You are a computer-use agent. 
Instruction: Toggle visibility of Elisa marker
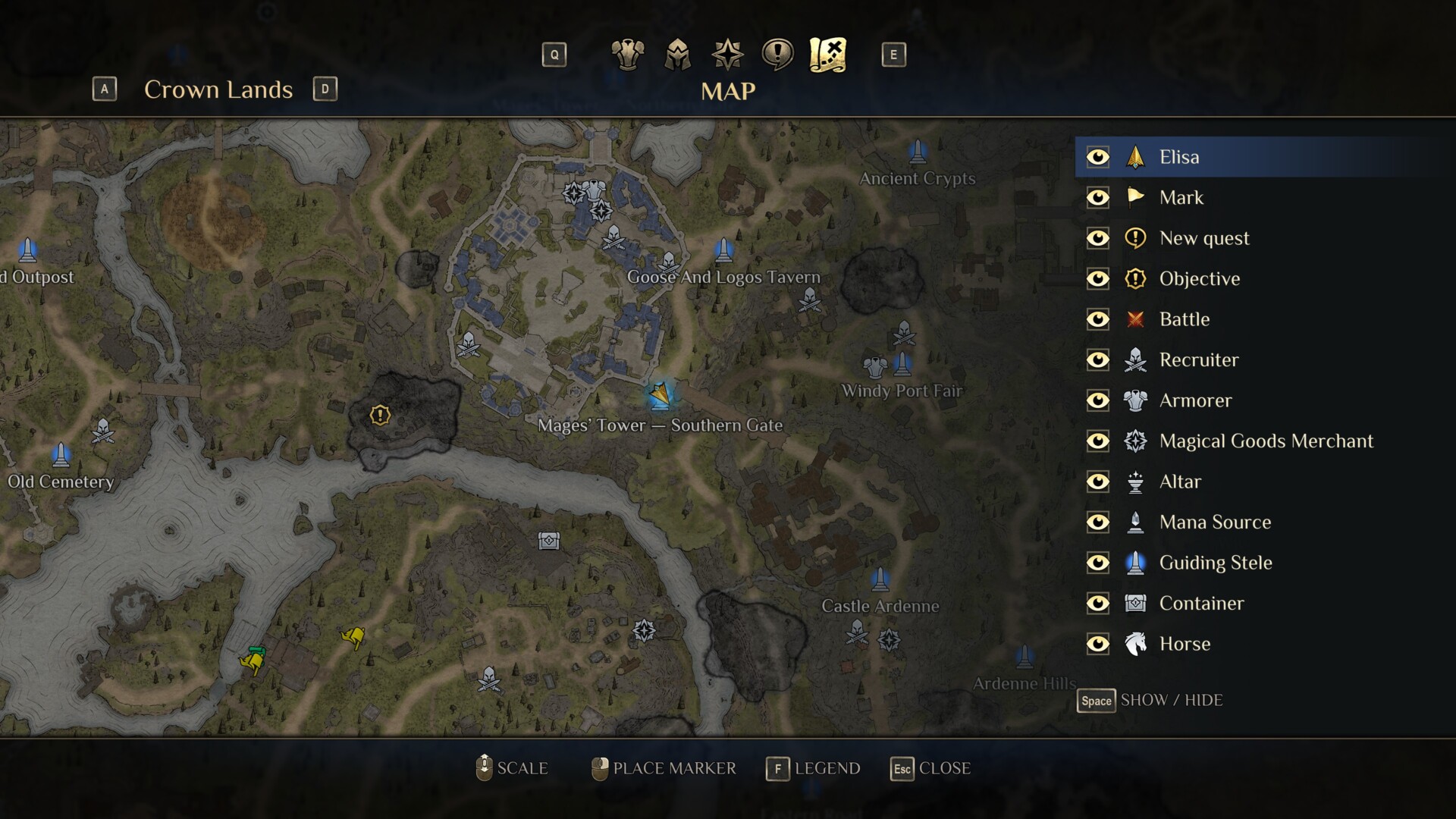[x=1097, y=157]
